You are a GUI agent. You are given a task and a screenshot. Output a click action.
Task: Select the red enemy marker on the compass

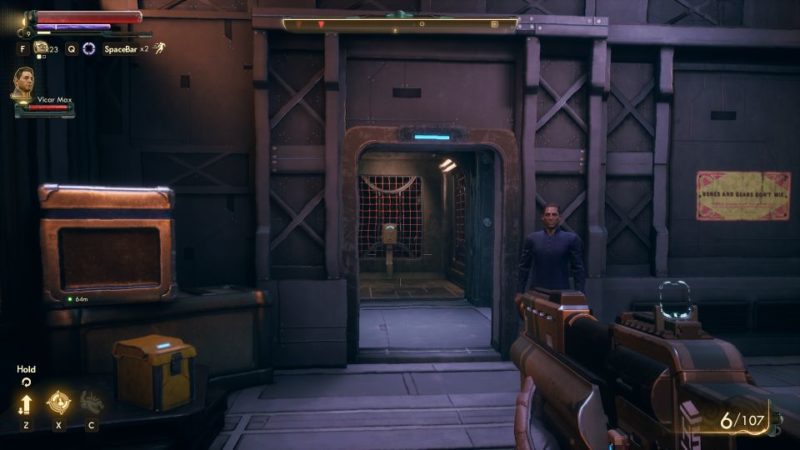click(321, 23)
